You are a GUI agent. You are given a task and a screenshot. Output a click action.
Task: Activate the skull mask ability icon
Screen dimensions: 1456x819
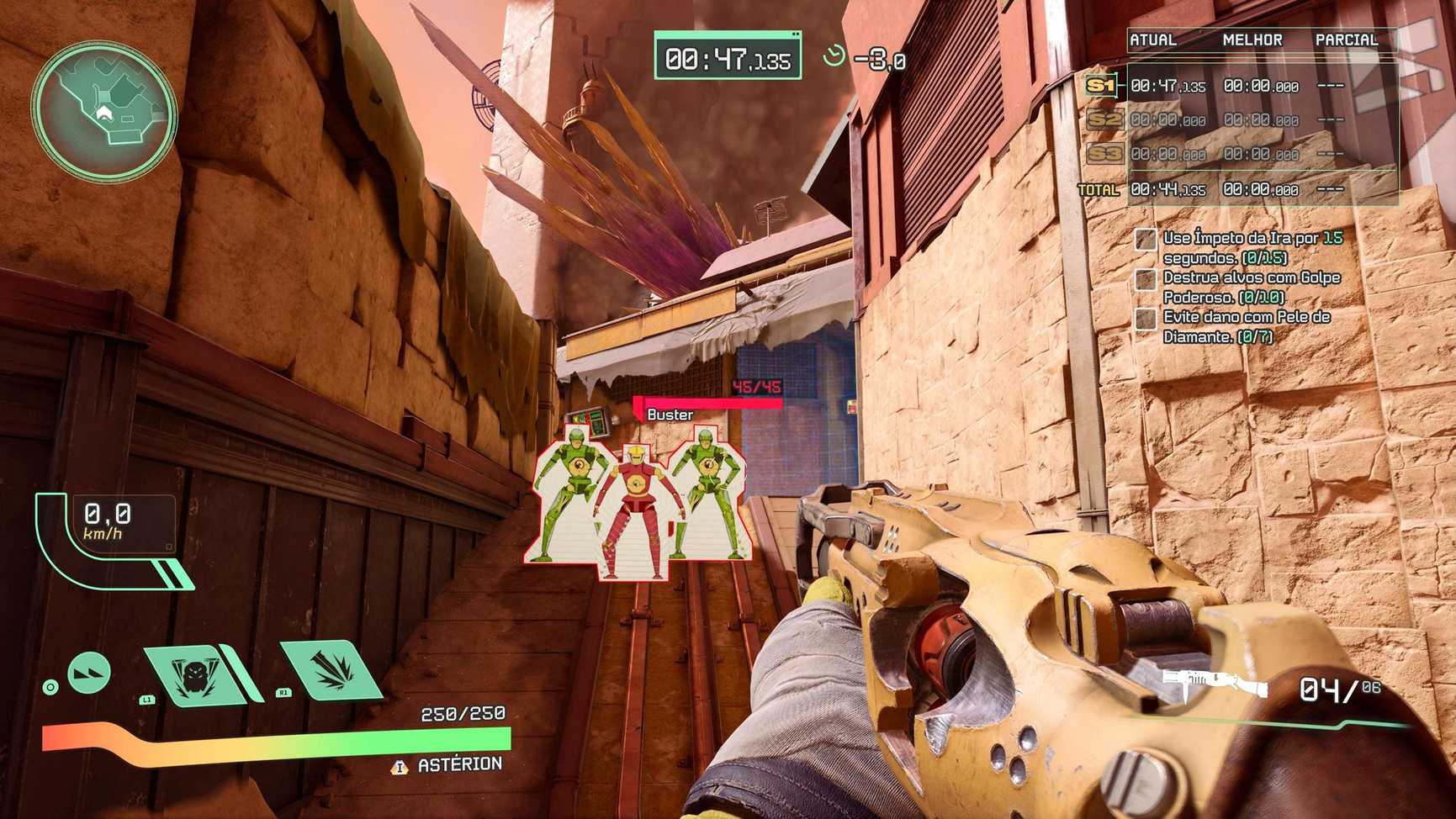191,673
